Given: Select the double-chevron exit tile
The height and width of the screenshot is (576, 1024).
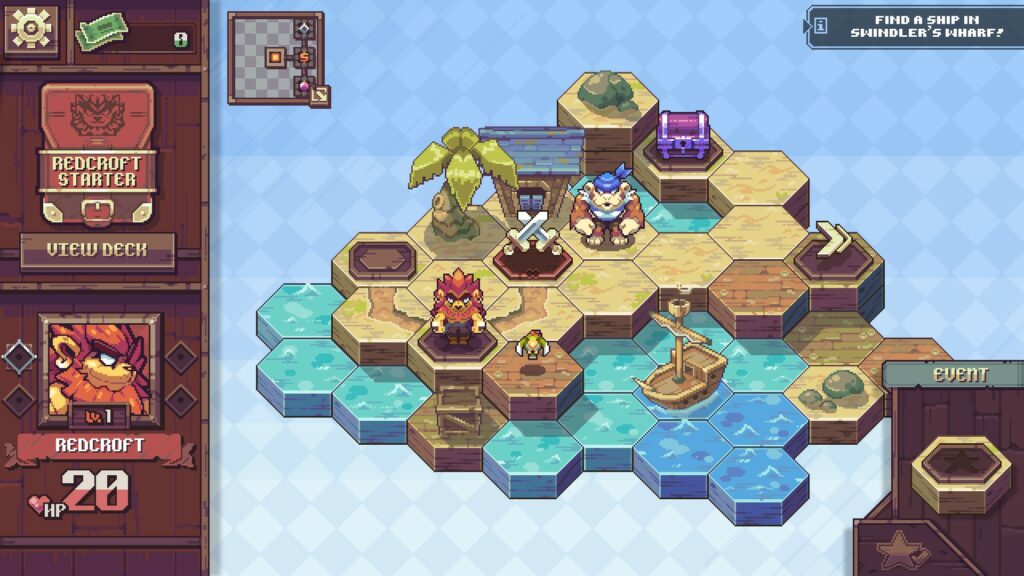Looking at the screenshot, I should coord(834,242).
